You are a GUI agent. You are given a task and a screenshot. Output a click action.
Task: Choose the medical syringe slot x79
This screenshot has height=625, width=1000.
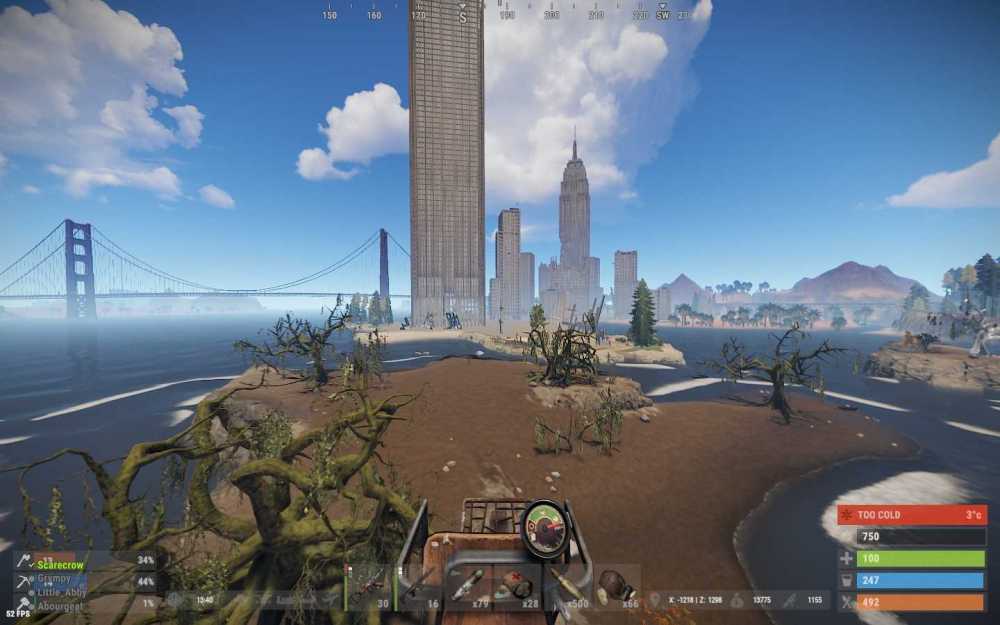click(x=468, y=587)
